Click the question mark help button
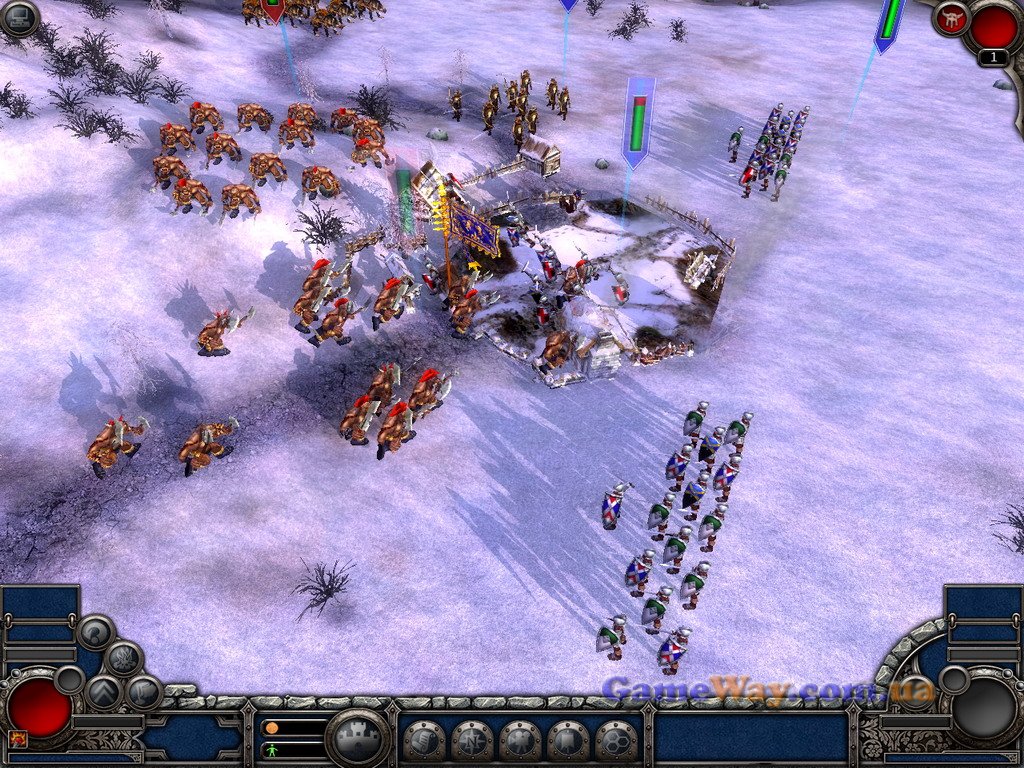This screenshot has width=1024, height=768. click(96, 631)
